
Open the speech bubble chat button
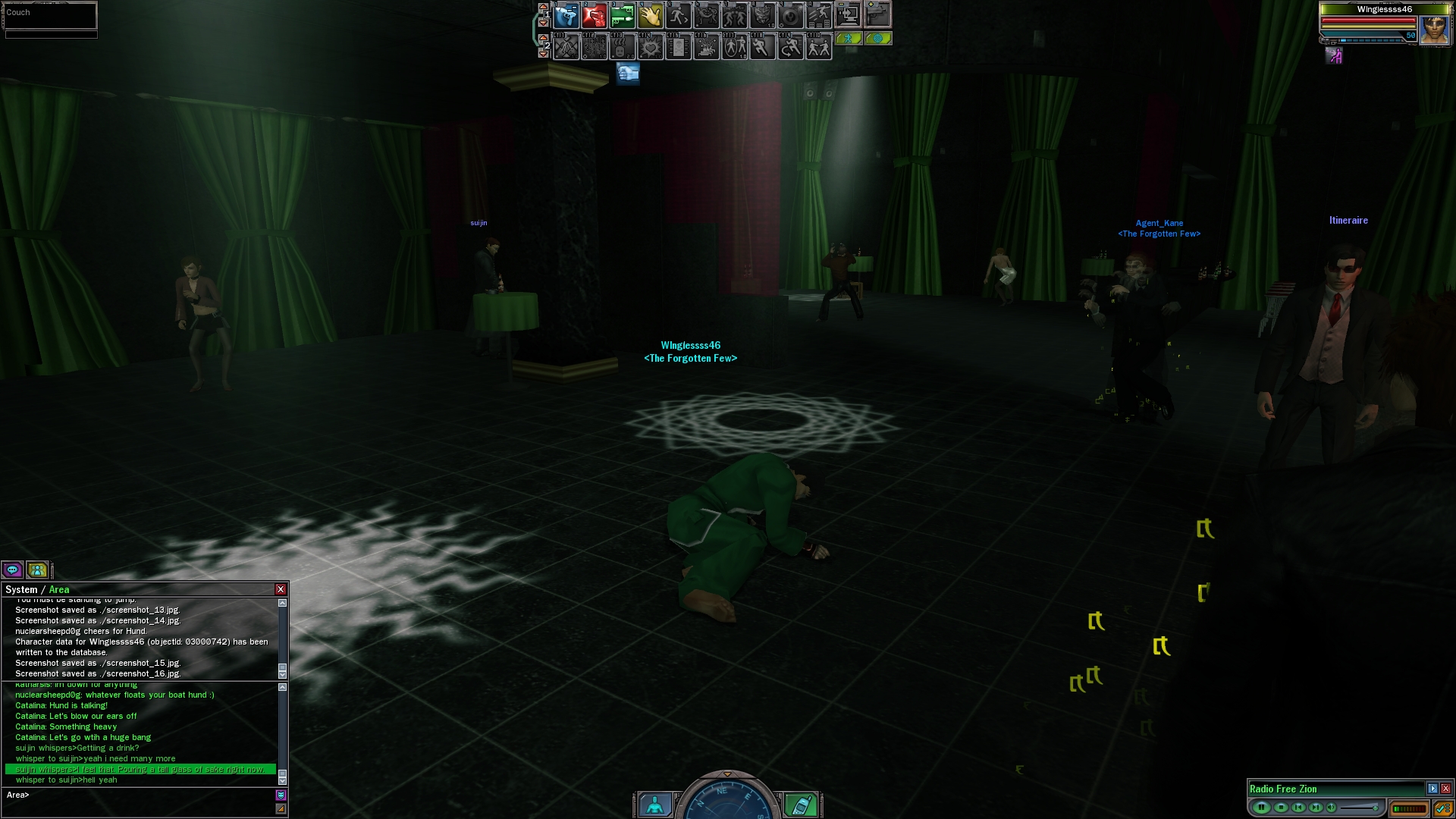12,570
